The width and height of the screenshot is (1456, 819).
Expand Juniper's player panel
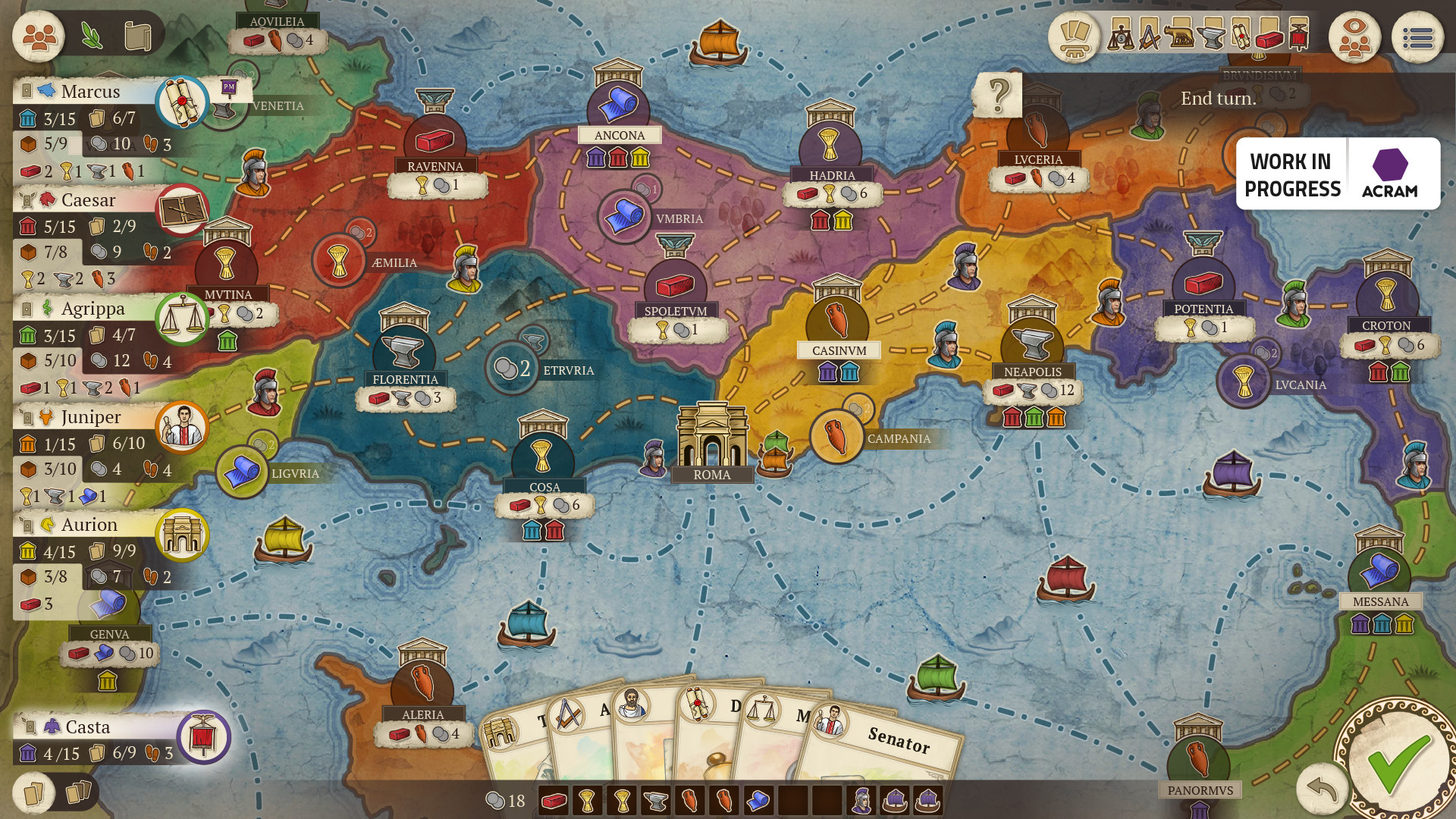click(x=91, y=417)
